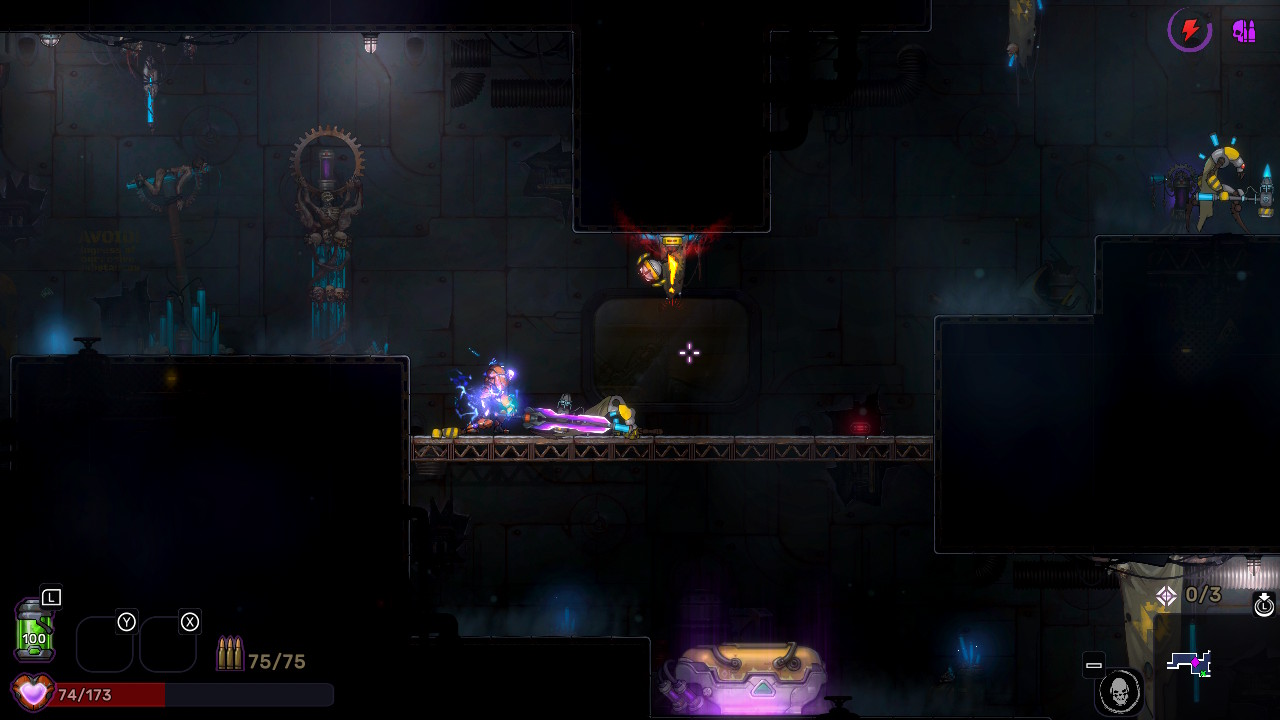
Task: Use the green healing canister
Action: tap(34, 630)
